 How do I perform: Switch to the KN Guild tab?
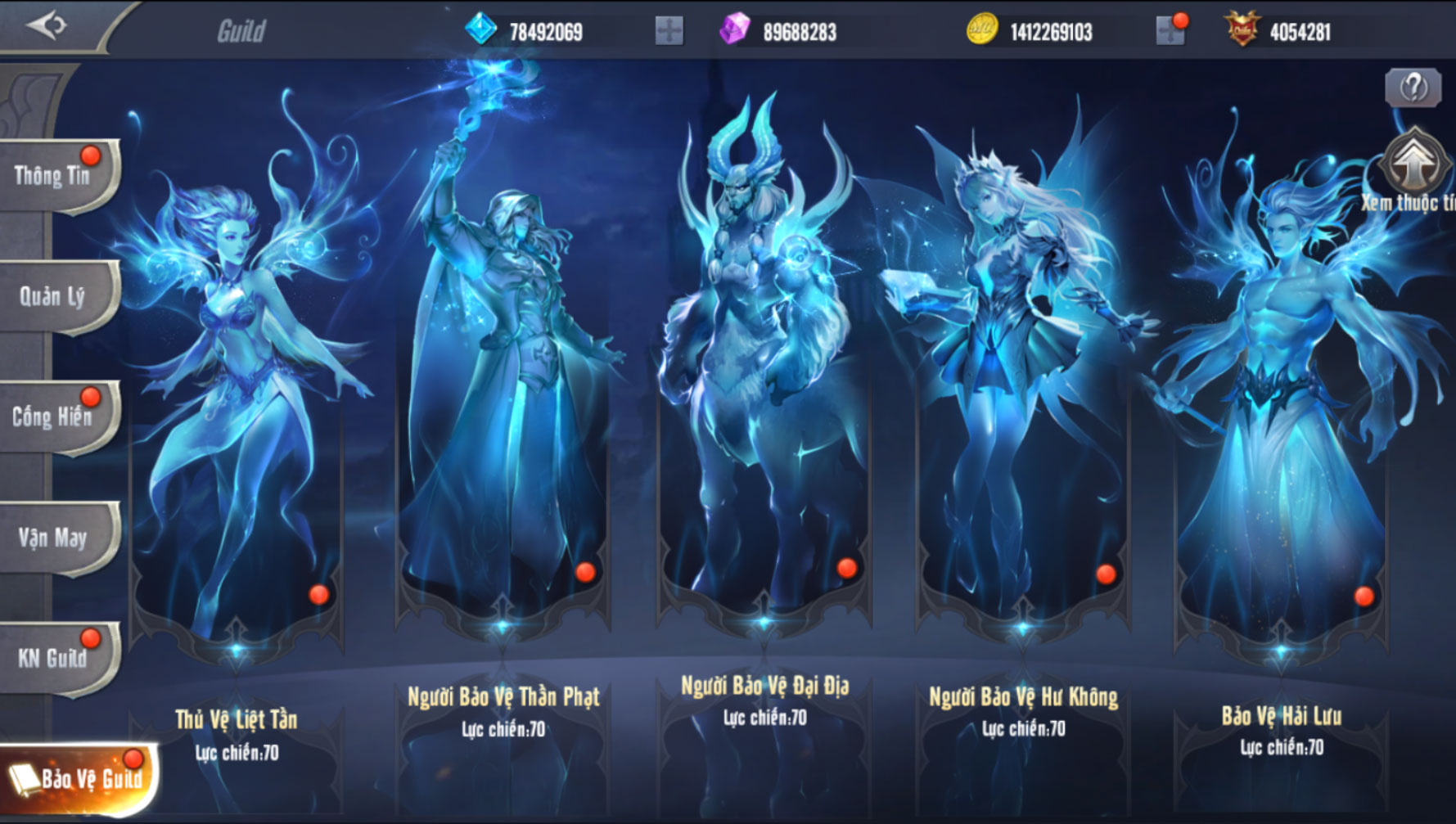point(54,658)
